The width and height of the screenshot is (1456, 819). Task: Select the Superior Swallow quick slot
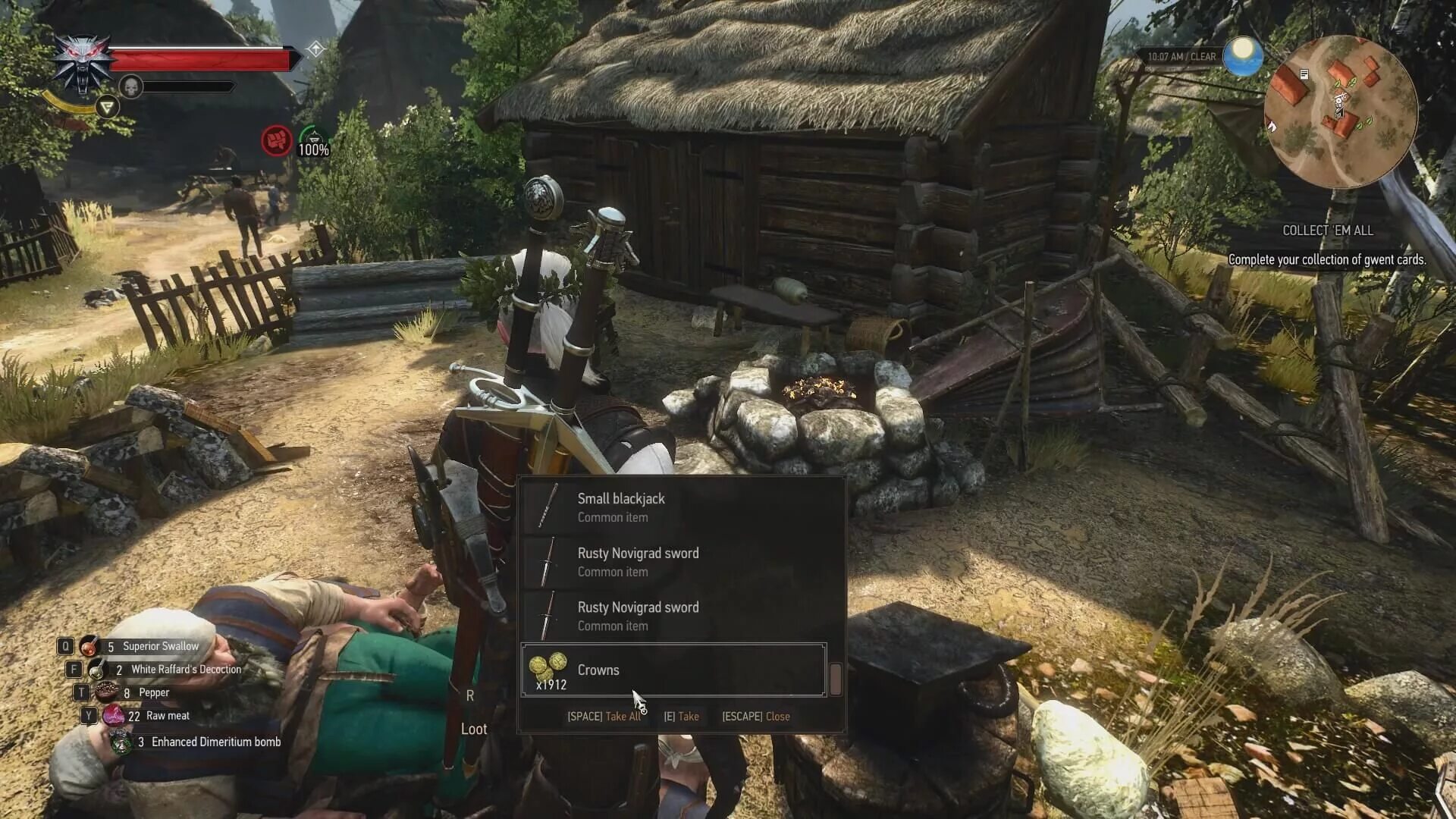(152, 646)
